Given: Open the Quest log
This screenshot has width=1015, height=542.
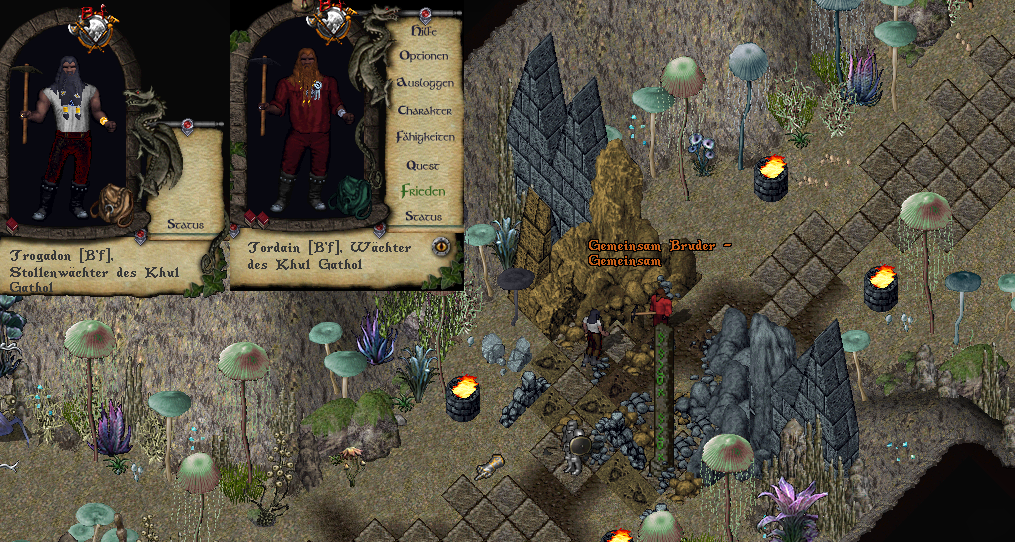Looking at the screenshot, I should click(422, 165).
